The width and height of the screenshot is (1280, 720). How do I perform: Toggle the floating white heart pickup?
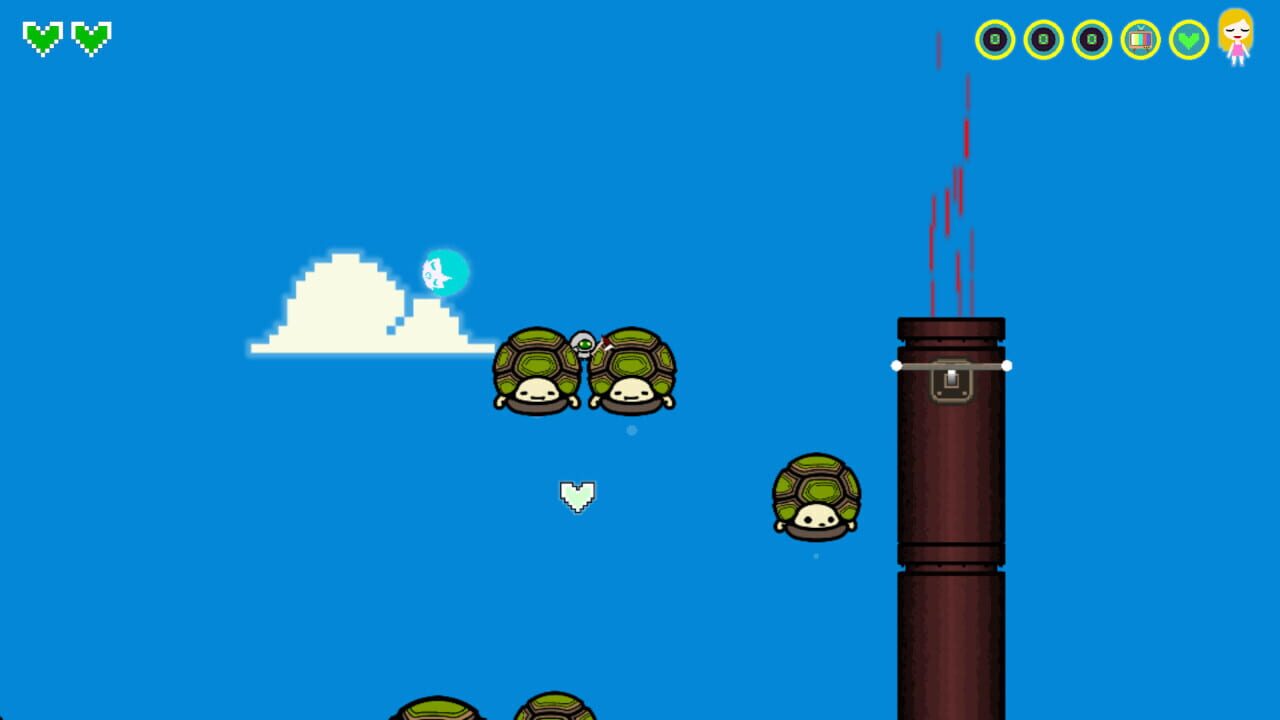click(x=578, y=495)
